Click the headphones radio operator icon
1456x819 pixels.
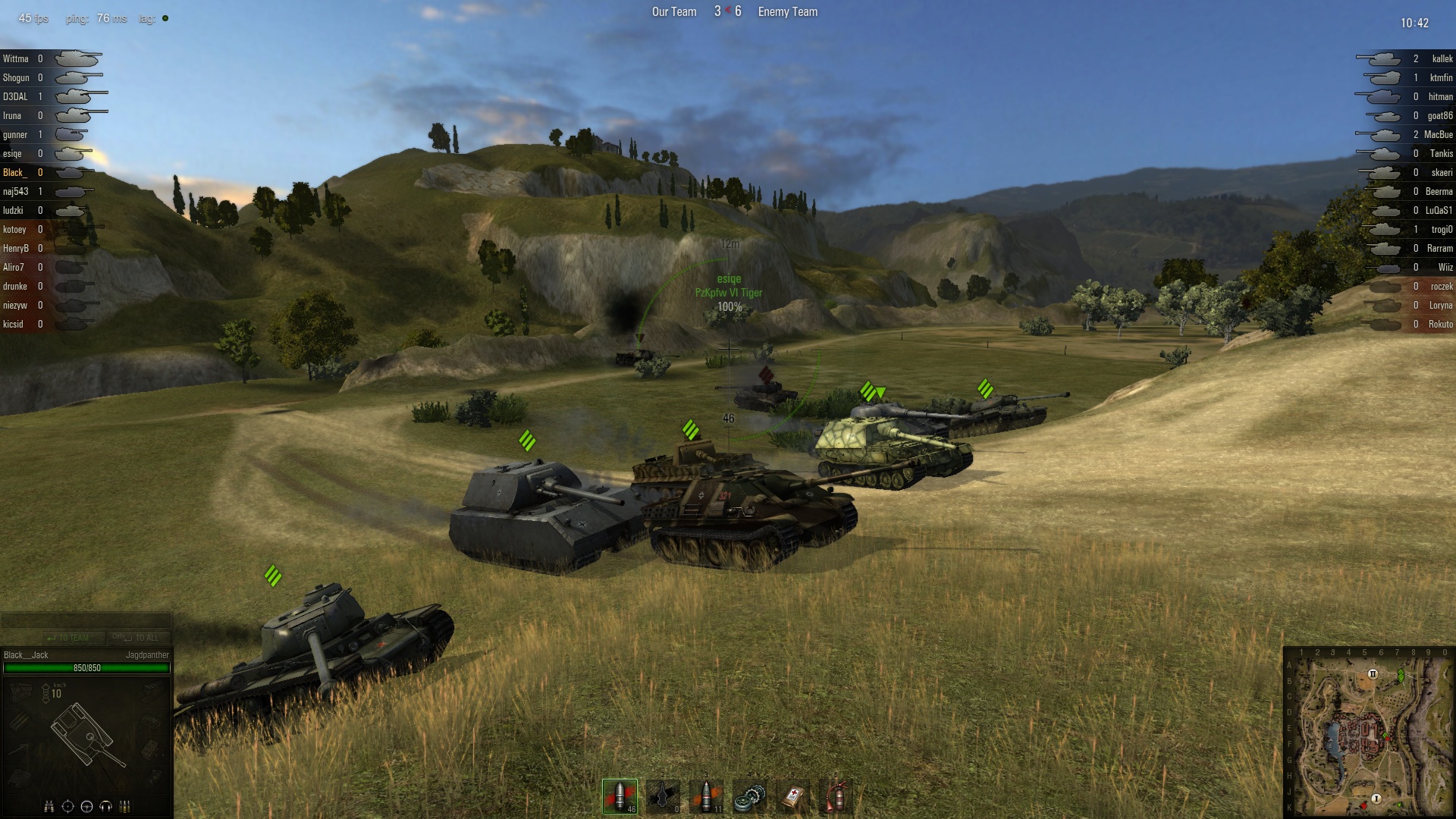106,806
